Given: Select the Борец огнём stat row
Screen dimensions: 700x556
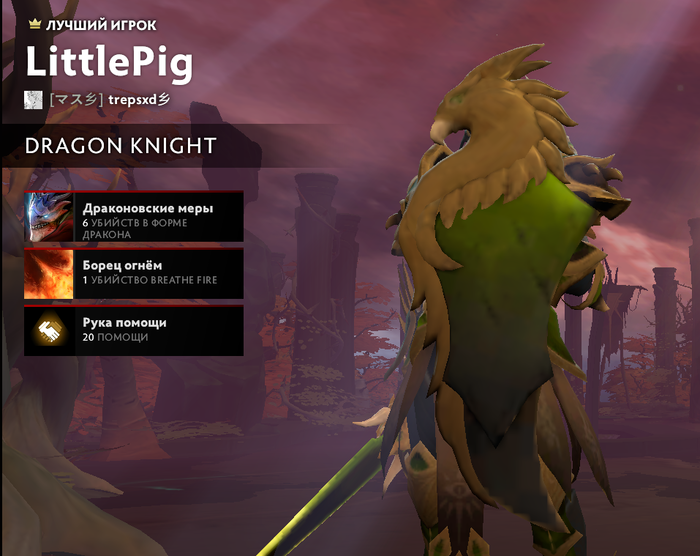Looking at the screenshot, I should coord(134,274).
